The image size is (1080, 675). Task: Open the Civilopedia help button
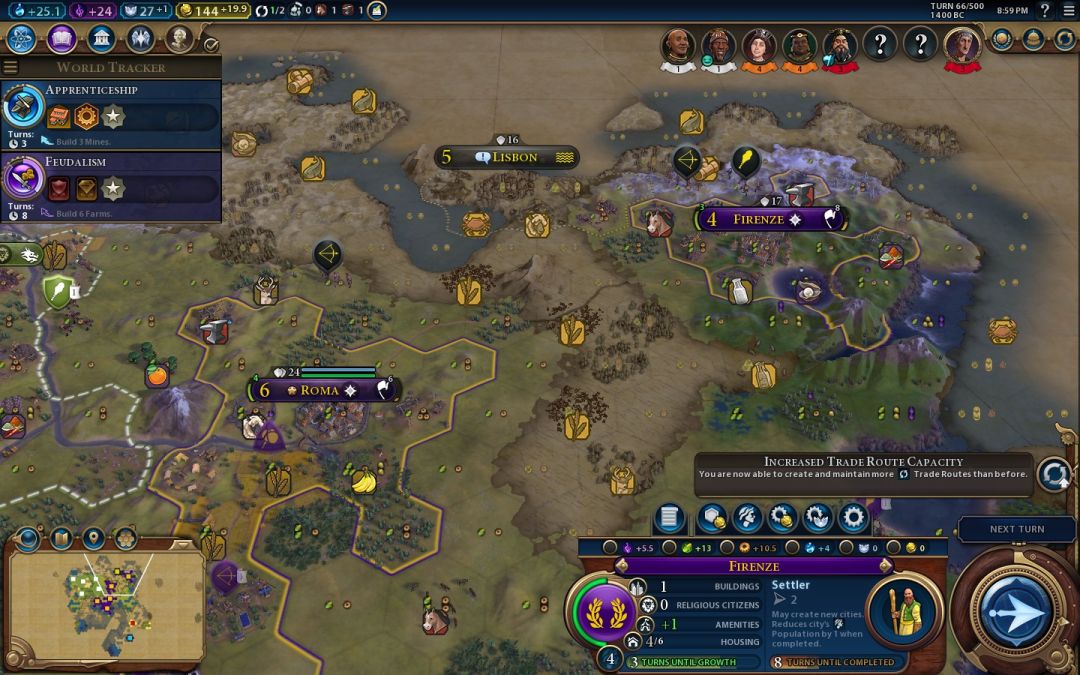[x=1045, y=10]
